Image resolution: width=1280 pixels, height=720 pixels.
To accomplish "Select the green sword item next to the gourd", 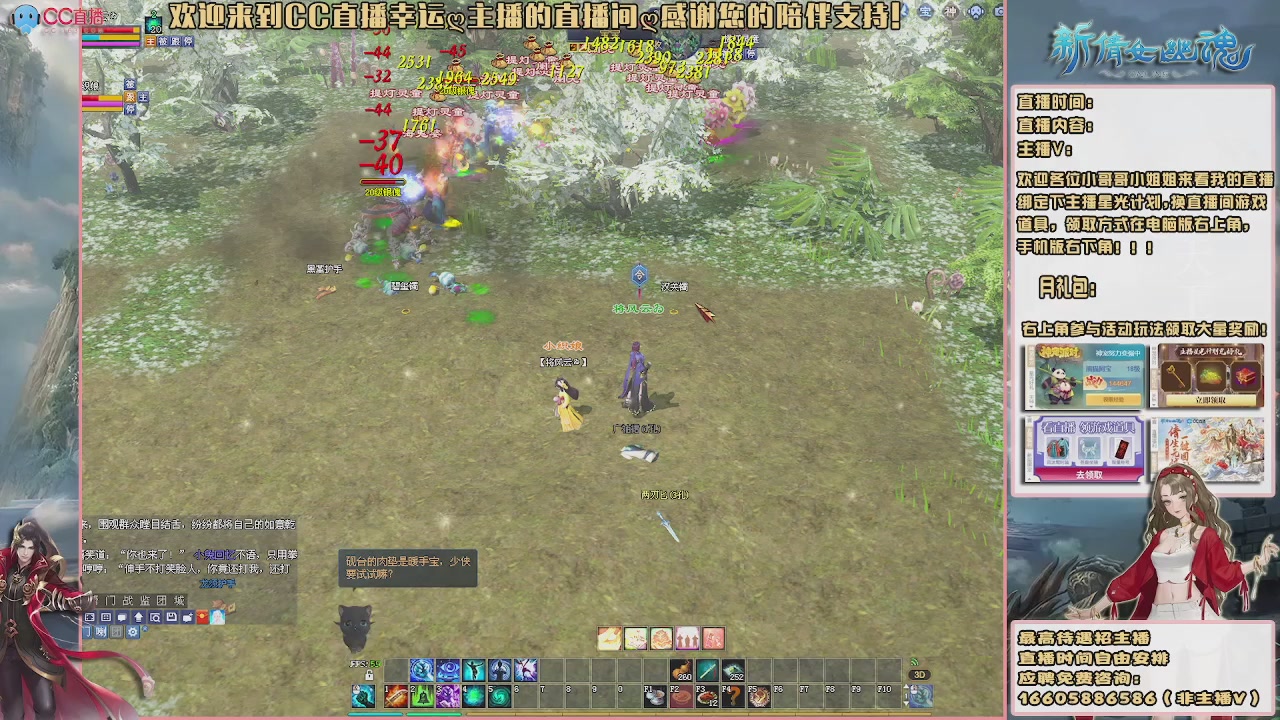I will tap(710, 668).
